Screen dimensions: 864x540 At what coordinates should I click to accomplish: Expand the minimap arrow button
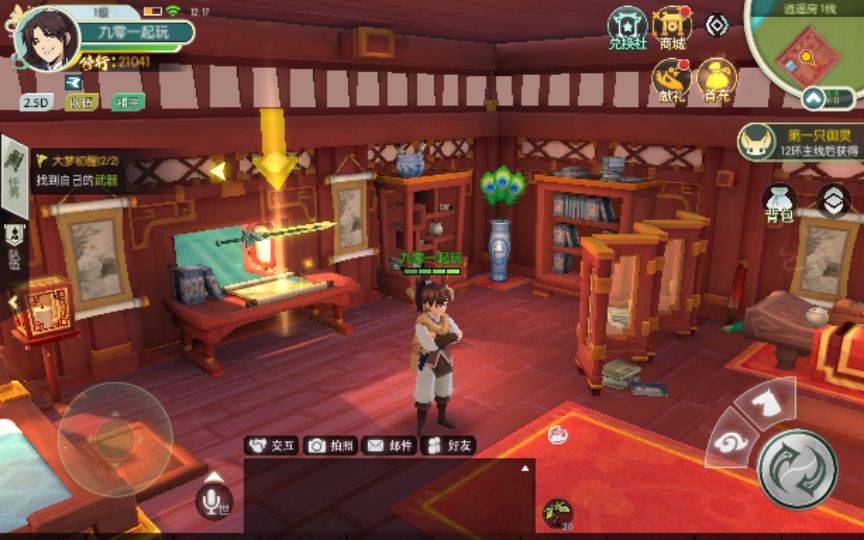829,98
